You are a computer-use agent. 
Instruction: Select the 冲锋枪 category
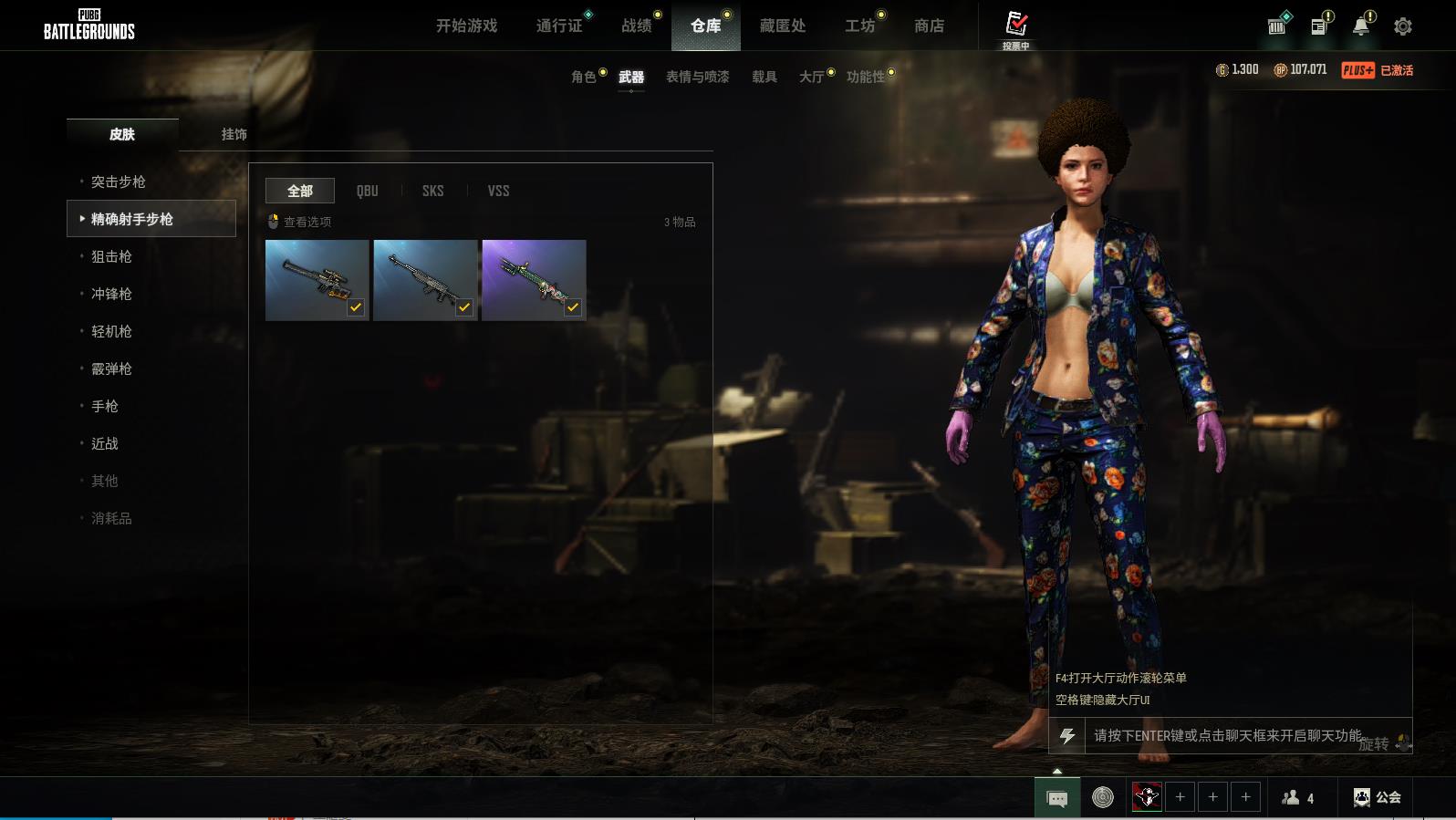click(x=111, y=294)
